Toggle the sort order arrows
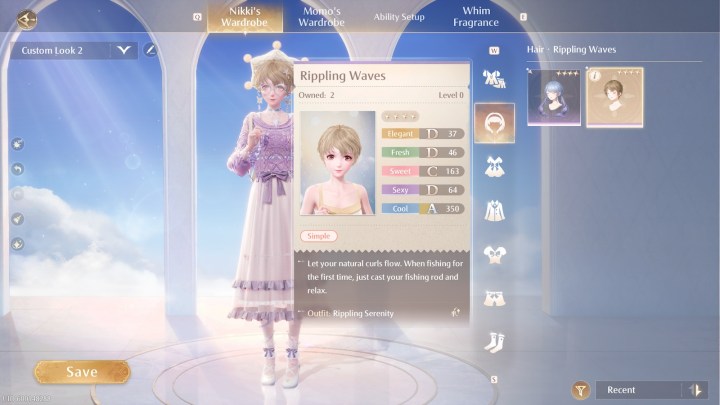The image size is (720, 405). (x=694, y=390)
